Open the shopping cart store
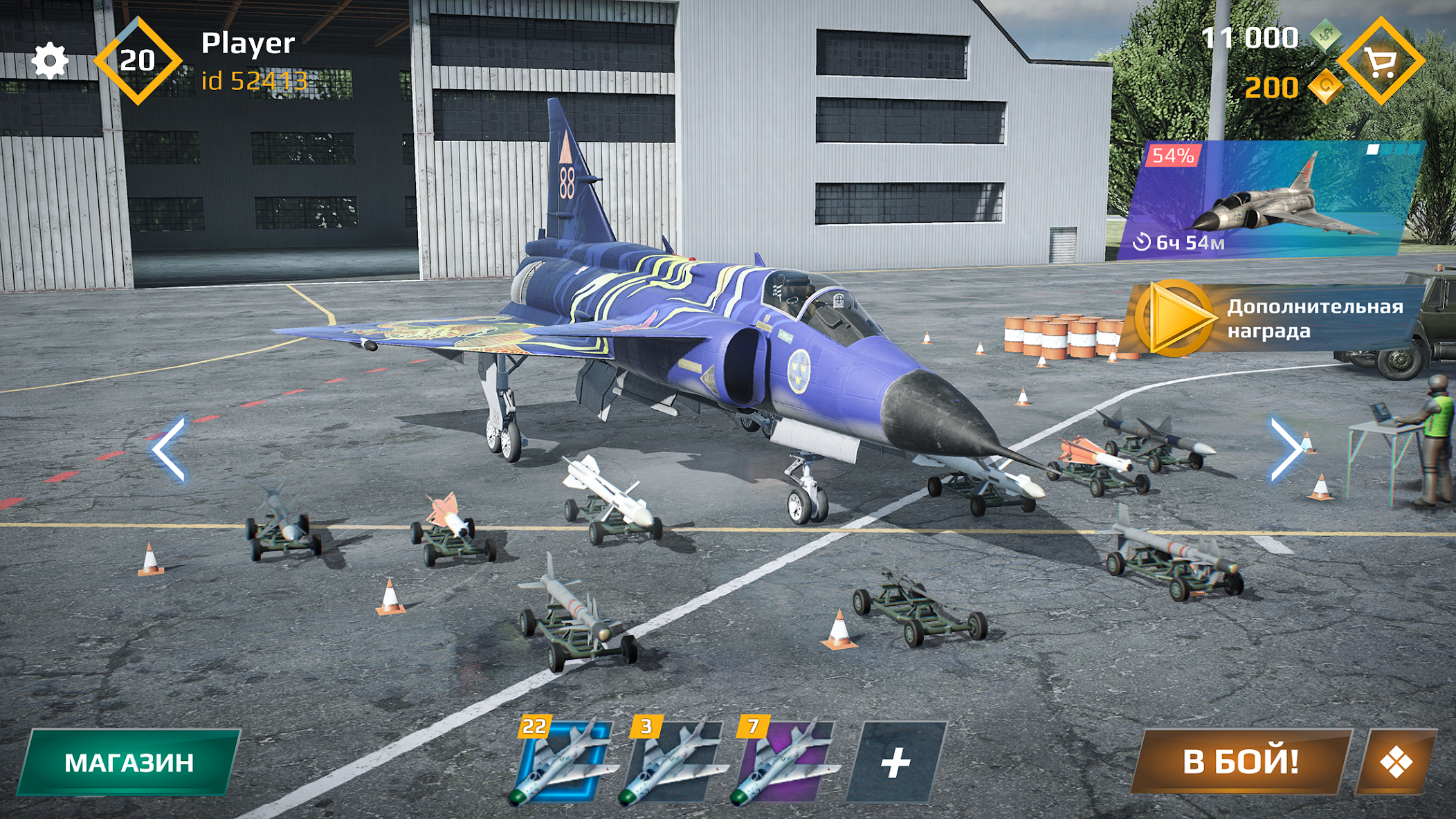 coord(1381,62)
